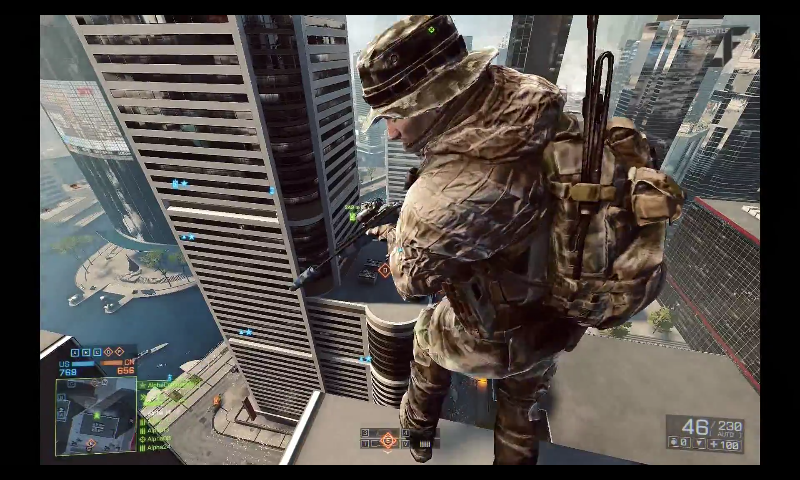Click the orange objective diamond on the minimap

click(x=90, y=442)
